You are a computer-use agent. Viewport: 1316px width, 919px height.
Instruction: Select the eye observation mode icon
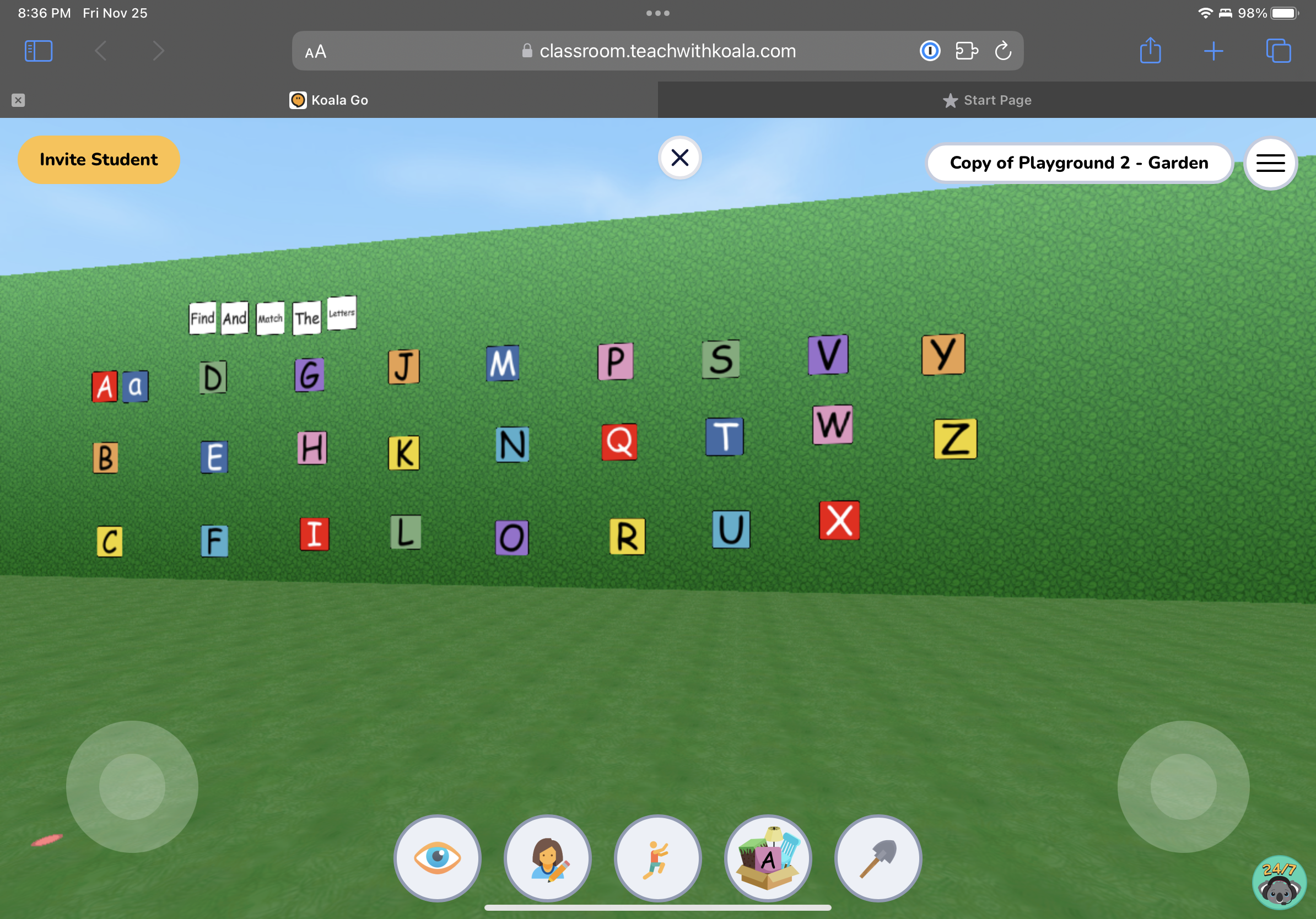tap(438, 858)
